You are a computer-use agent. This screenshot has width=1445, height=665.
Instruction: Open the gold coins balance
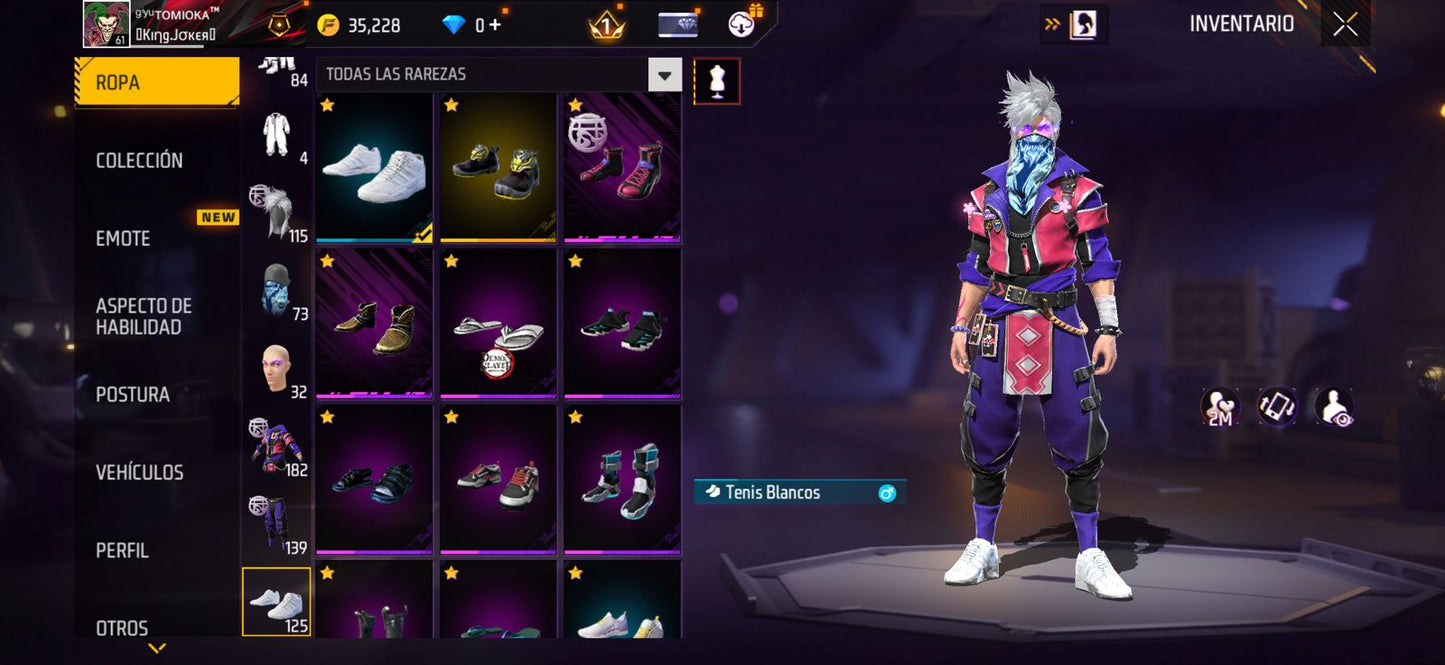361,25
